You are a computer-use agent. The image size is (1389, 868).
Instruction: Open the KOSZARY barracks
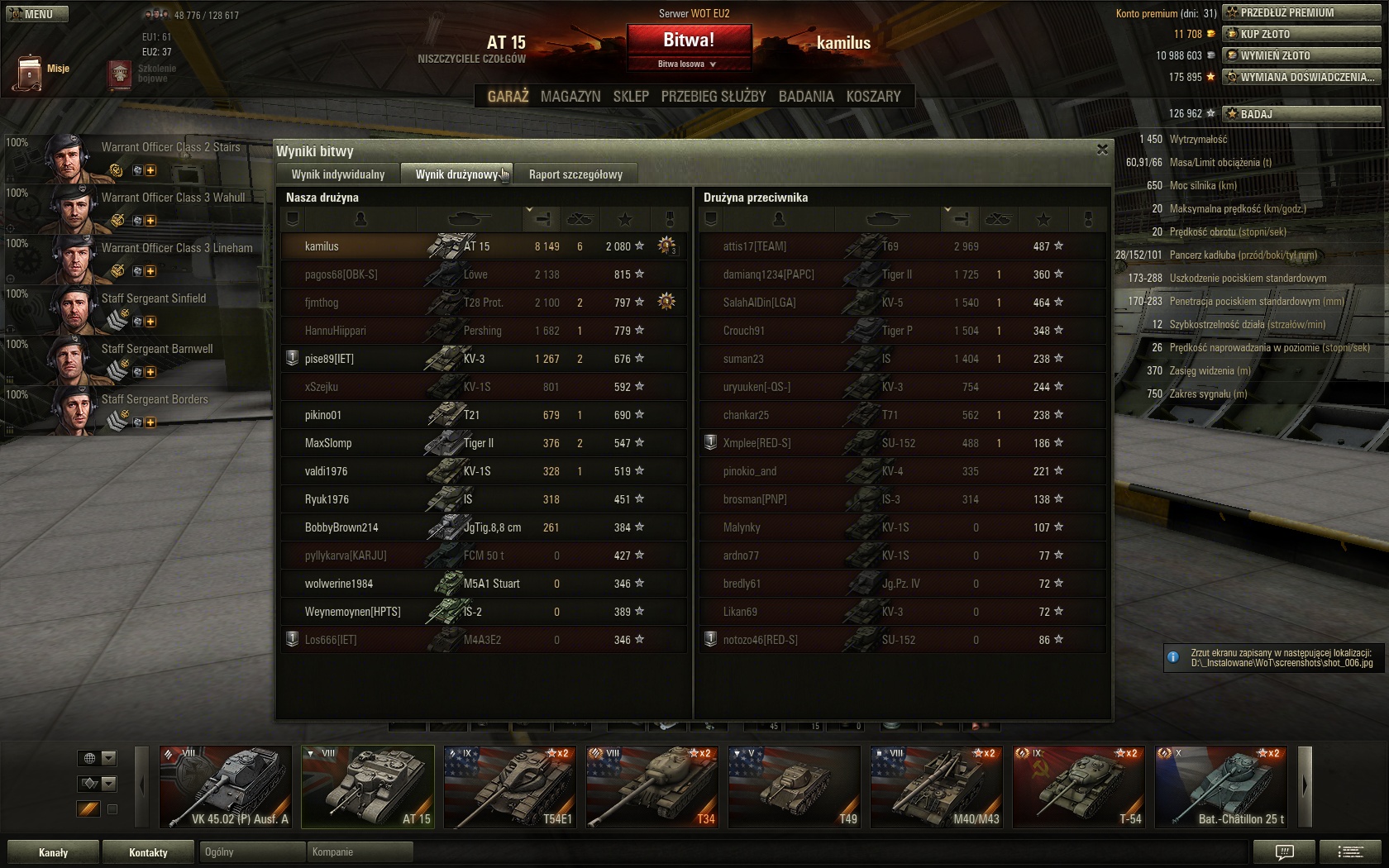[873, 97]
